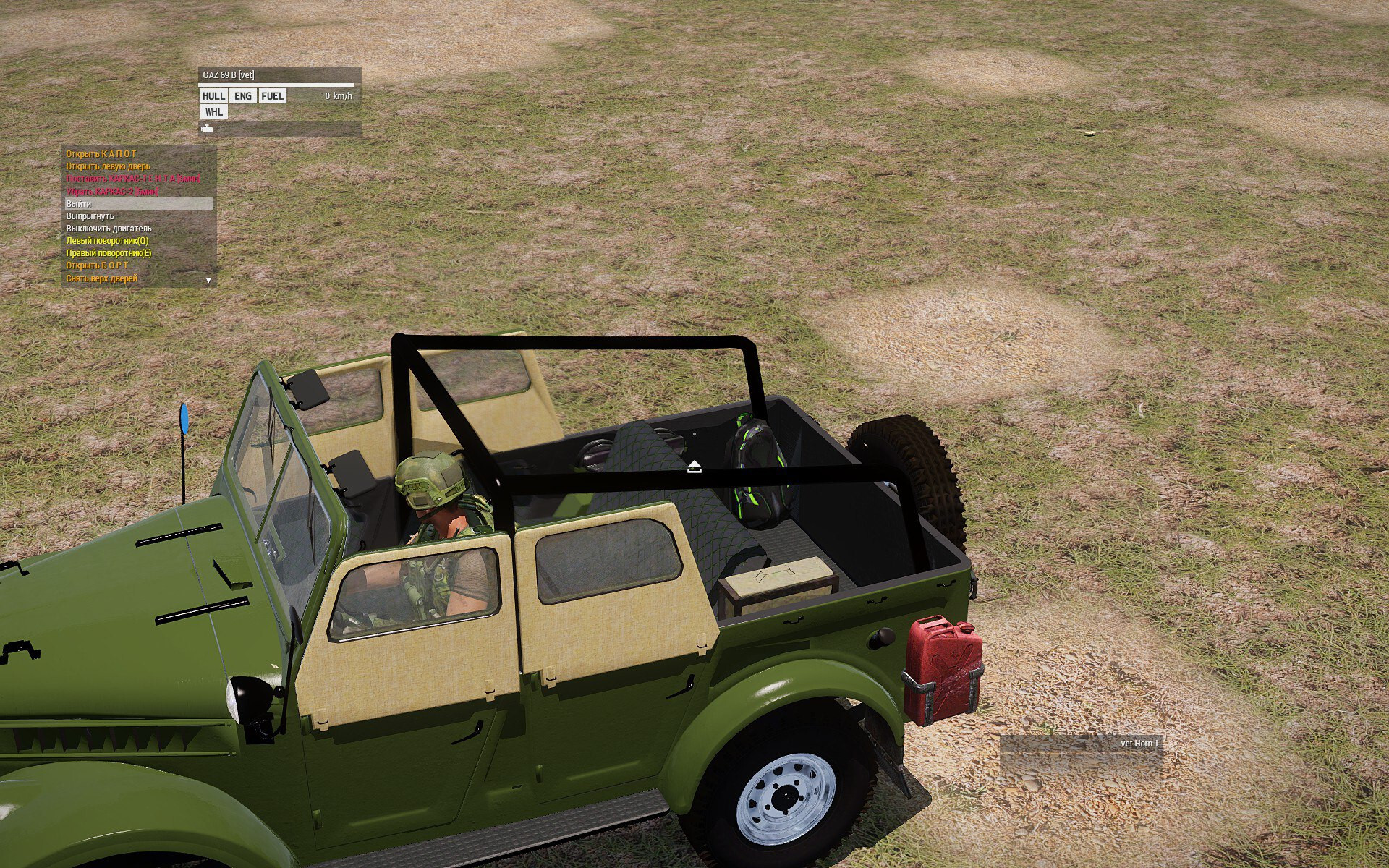Screen dimensions: 1389x868
Task: Choose 'Убрать КАРКАС-2' action entry
Action: (x=112, y=192)
